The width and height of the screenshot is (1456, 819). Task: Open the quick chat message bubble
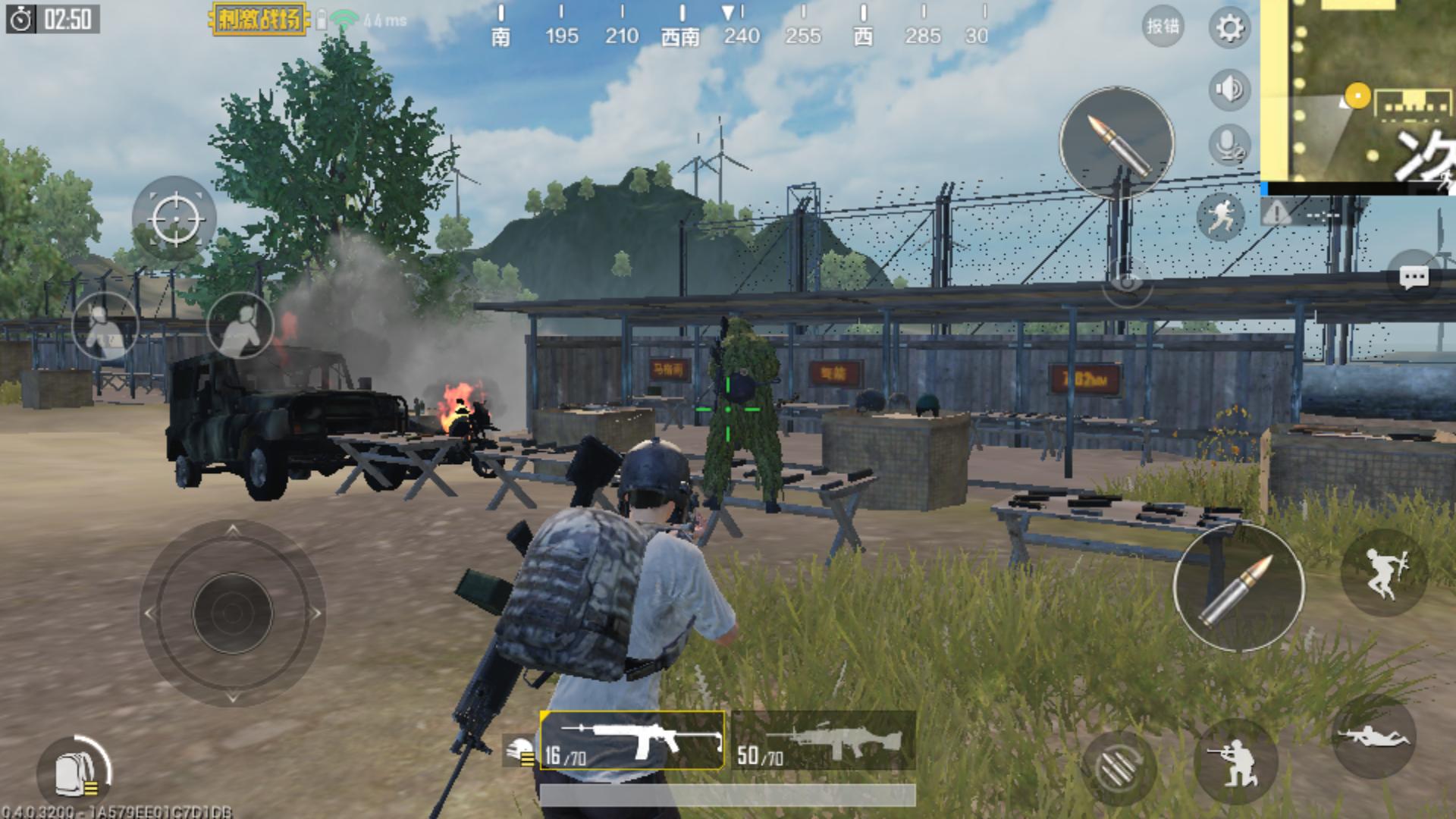1414,278
